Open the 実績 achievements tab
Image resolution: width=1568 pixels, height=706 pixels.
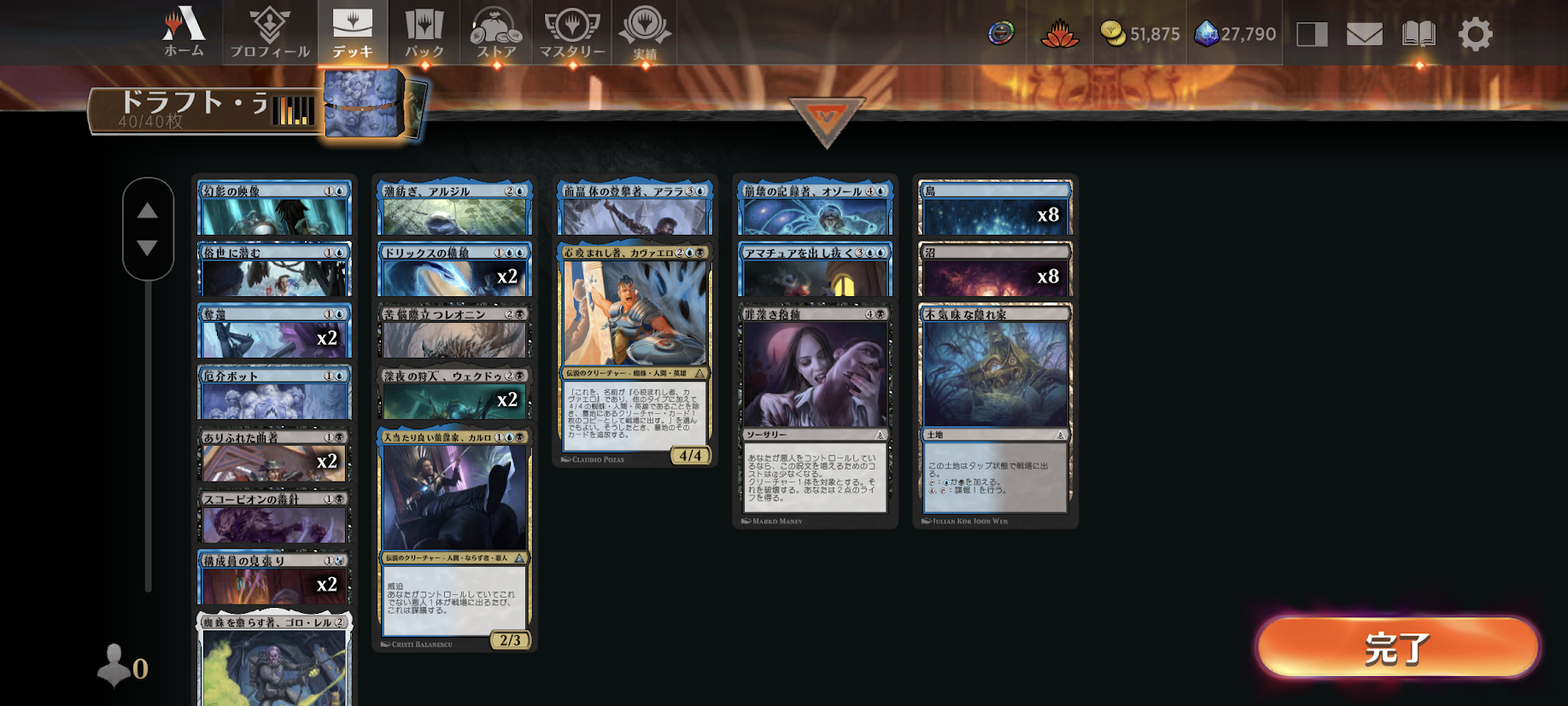click(645, 32)
